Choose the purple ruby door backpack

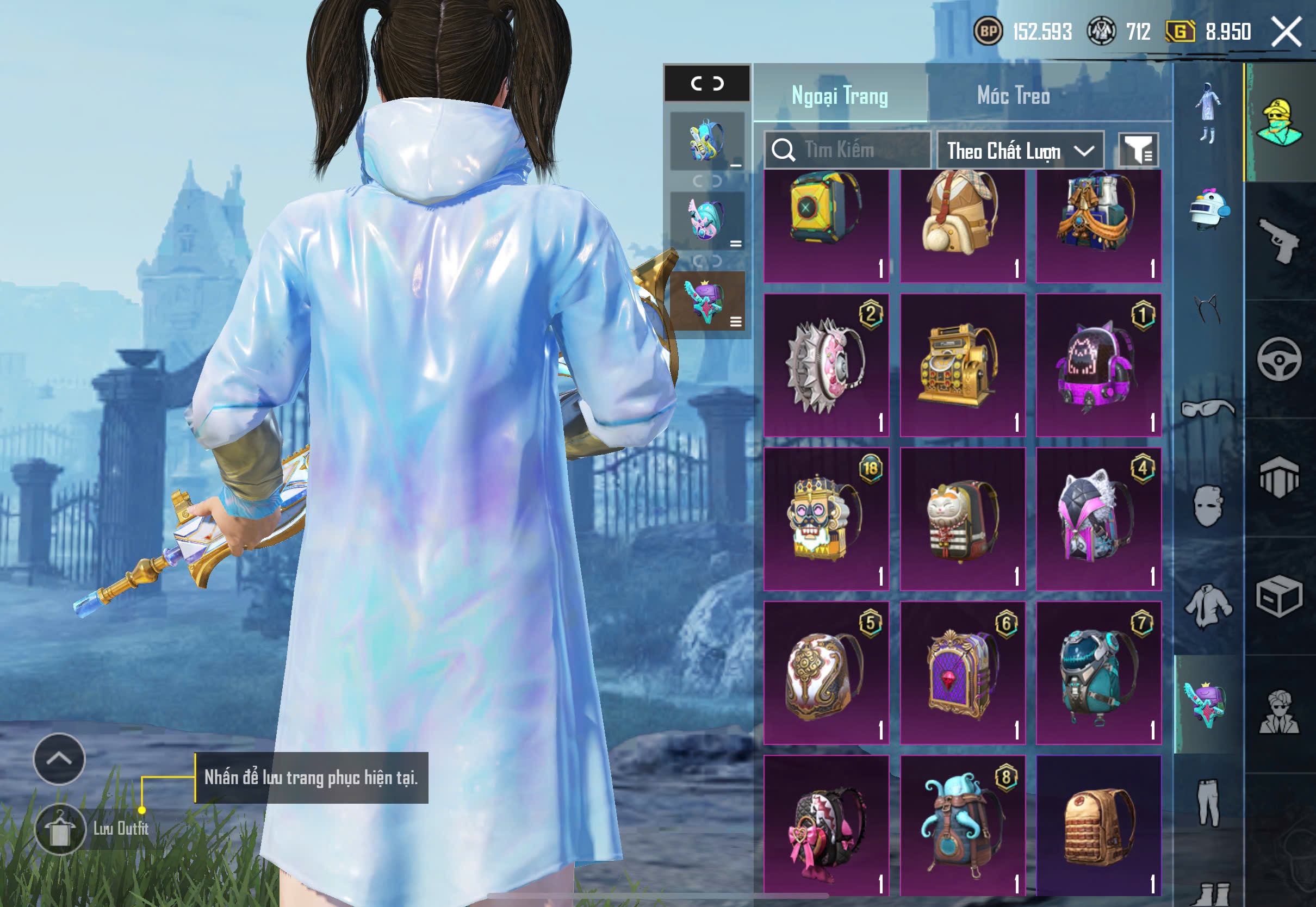tap(962, 672)
